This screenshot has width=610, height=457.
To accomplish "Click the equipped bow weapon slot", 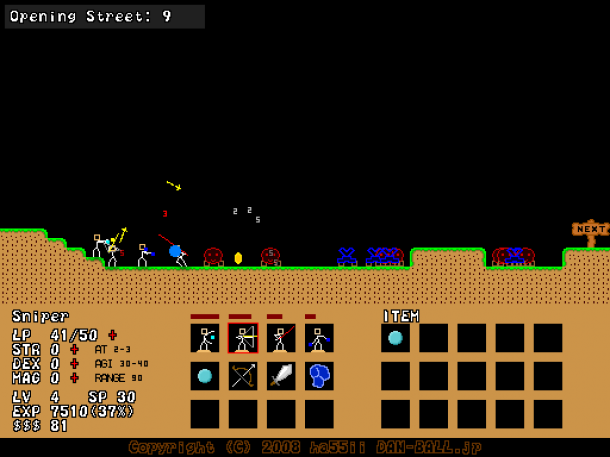I will coord(243,376).
